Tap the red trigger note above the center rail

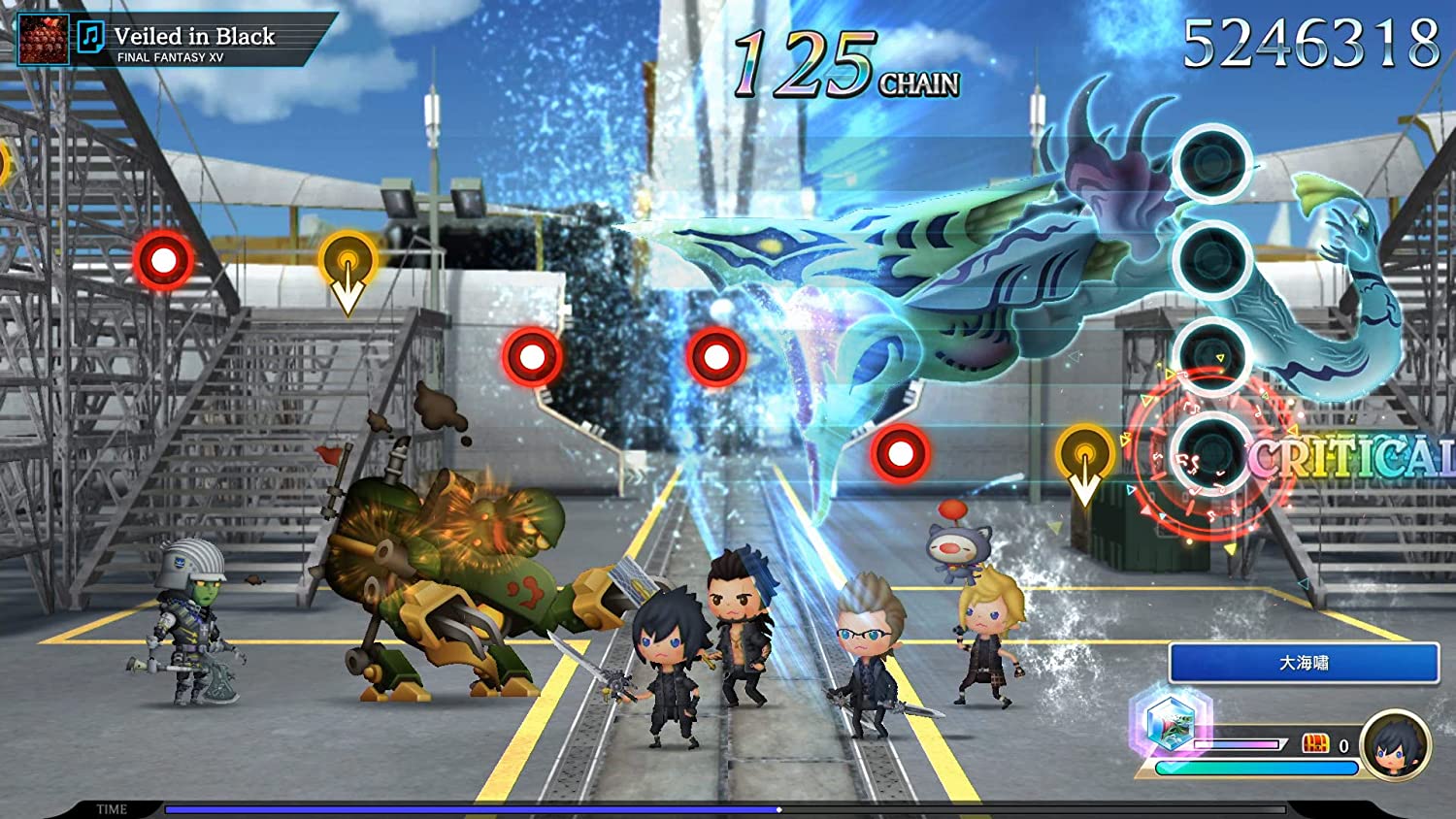(716, 354)
